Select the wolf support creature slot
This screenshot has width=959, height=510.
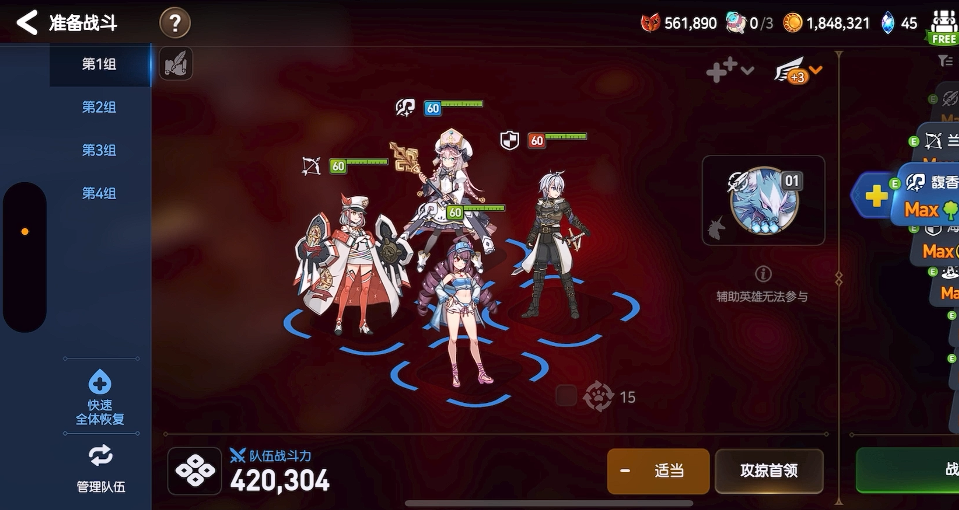click(763, 201)
